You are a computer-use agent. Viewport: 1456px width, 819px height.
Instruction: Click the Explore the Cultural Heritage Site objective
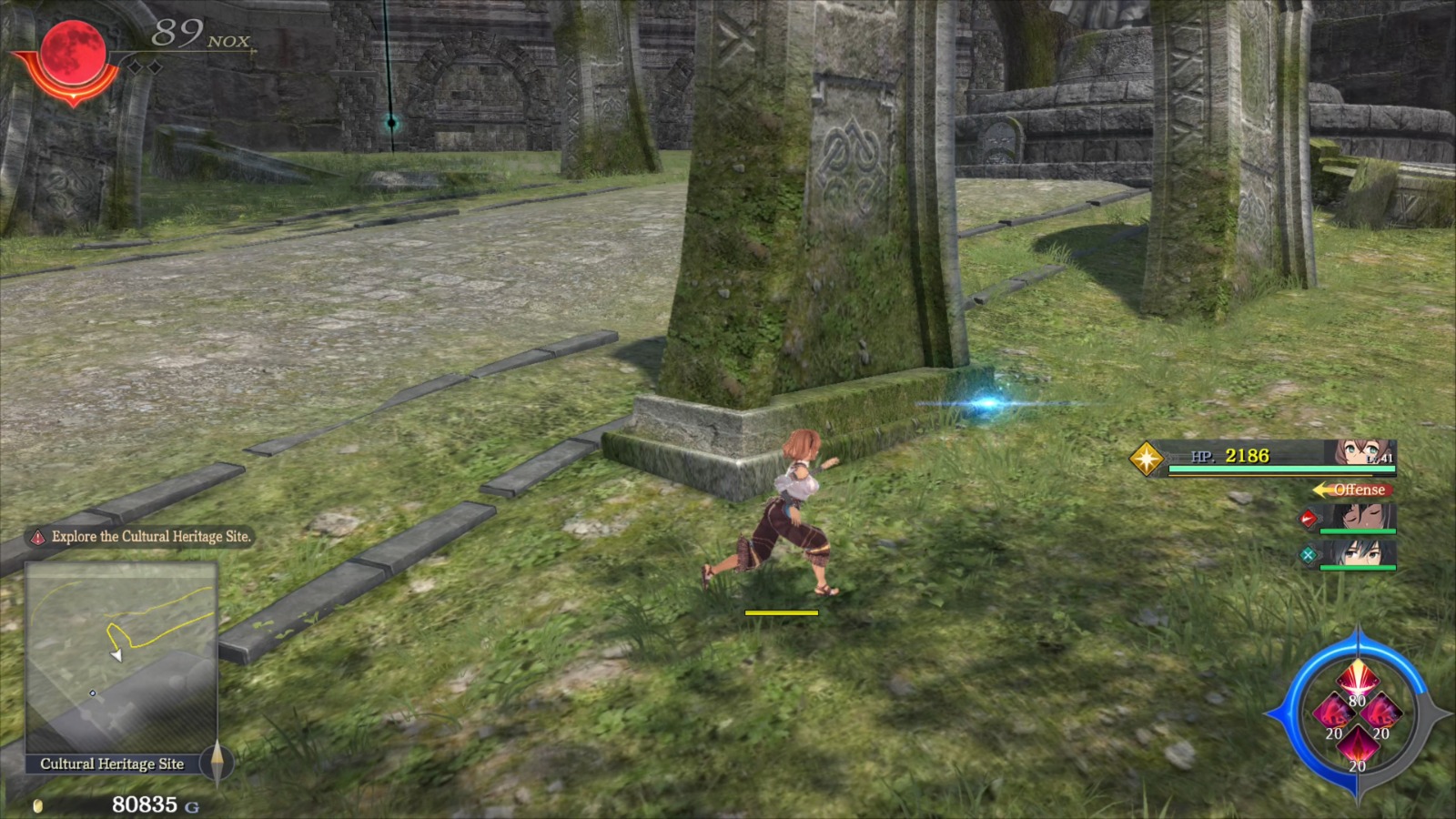click(151, 537)
